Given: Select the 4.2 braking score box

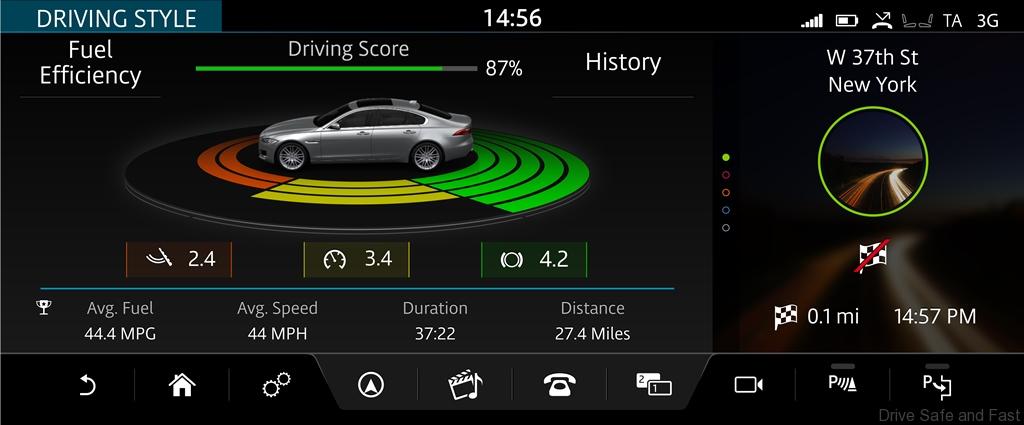Looking at the screenshot, I should [533, 260].
